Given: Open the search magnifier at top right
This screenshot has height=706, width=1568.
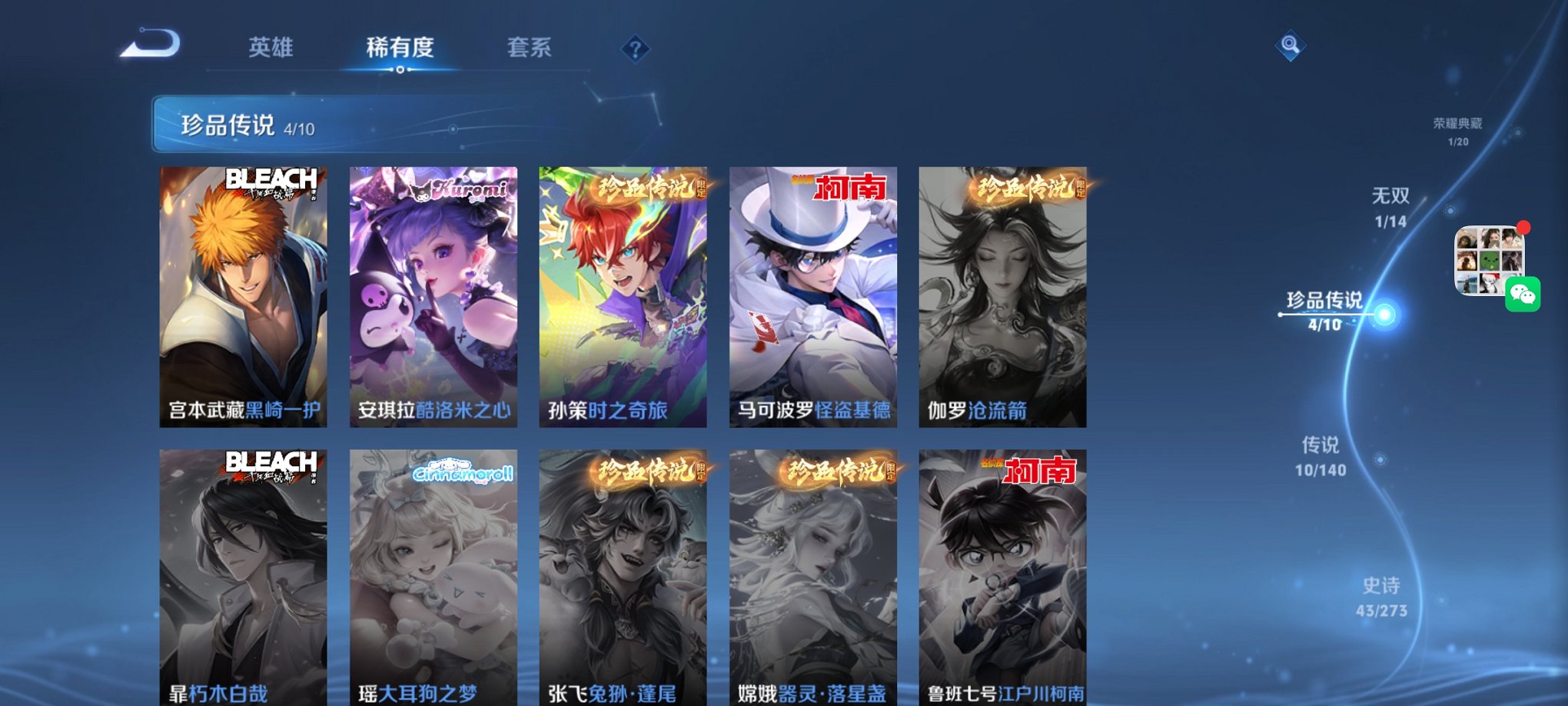Looking at the screenshot, I should pos(1289,48).
